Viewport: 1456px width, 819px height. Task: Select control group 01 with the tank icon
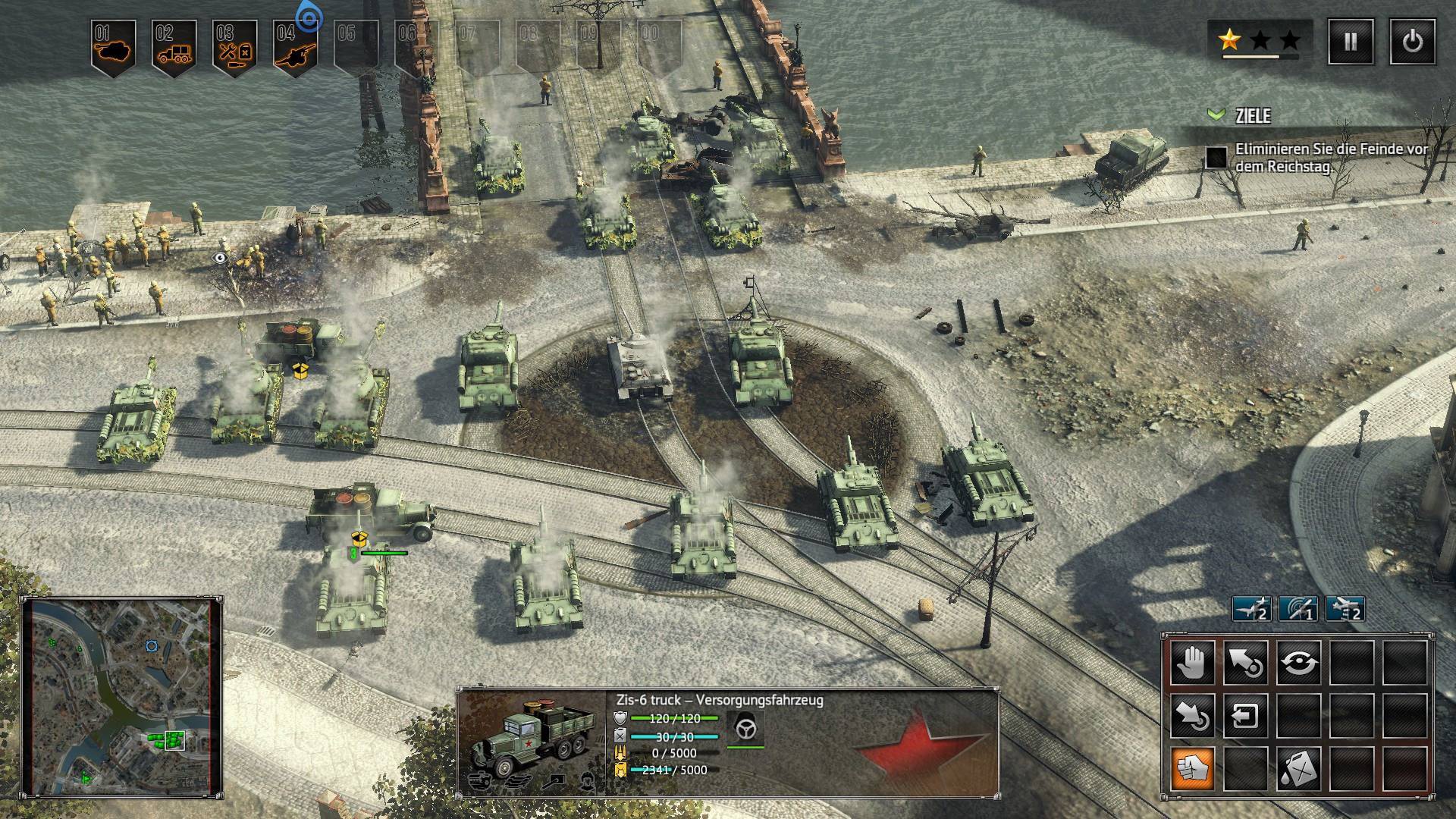[x=113, y=48]
